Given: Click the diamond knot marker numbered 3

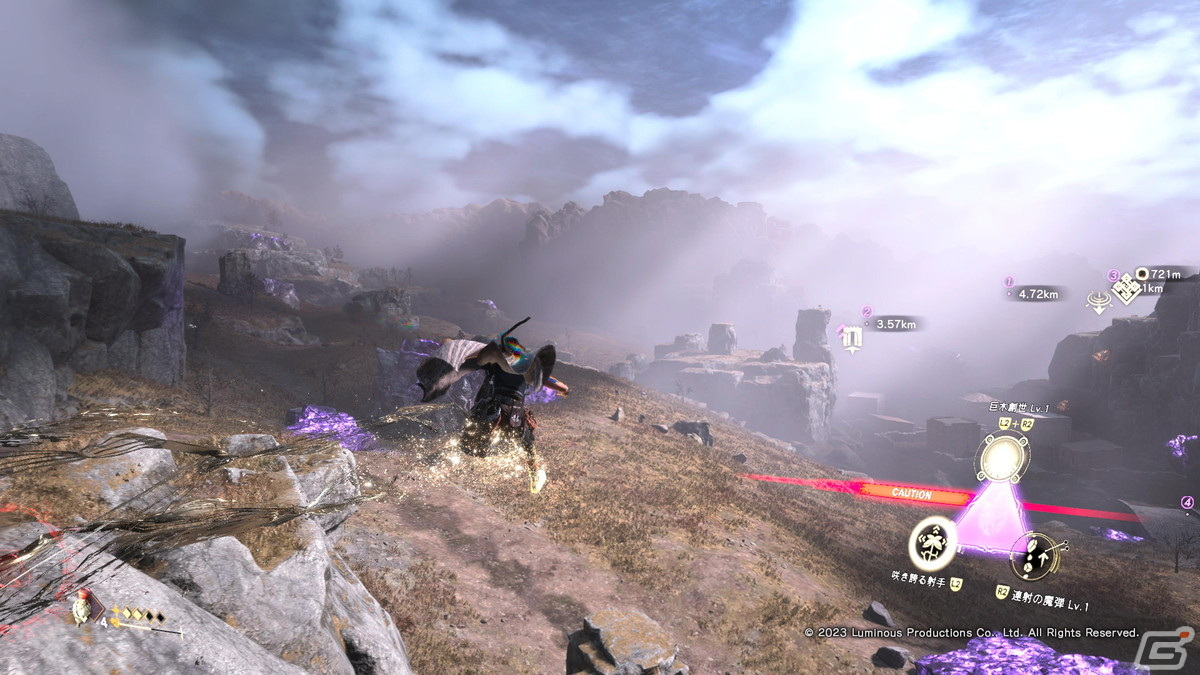Looking at the screenshot, I should [x=1129, y=288].
